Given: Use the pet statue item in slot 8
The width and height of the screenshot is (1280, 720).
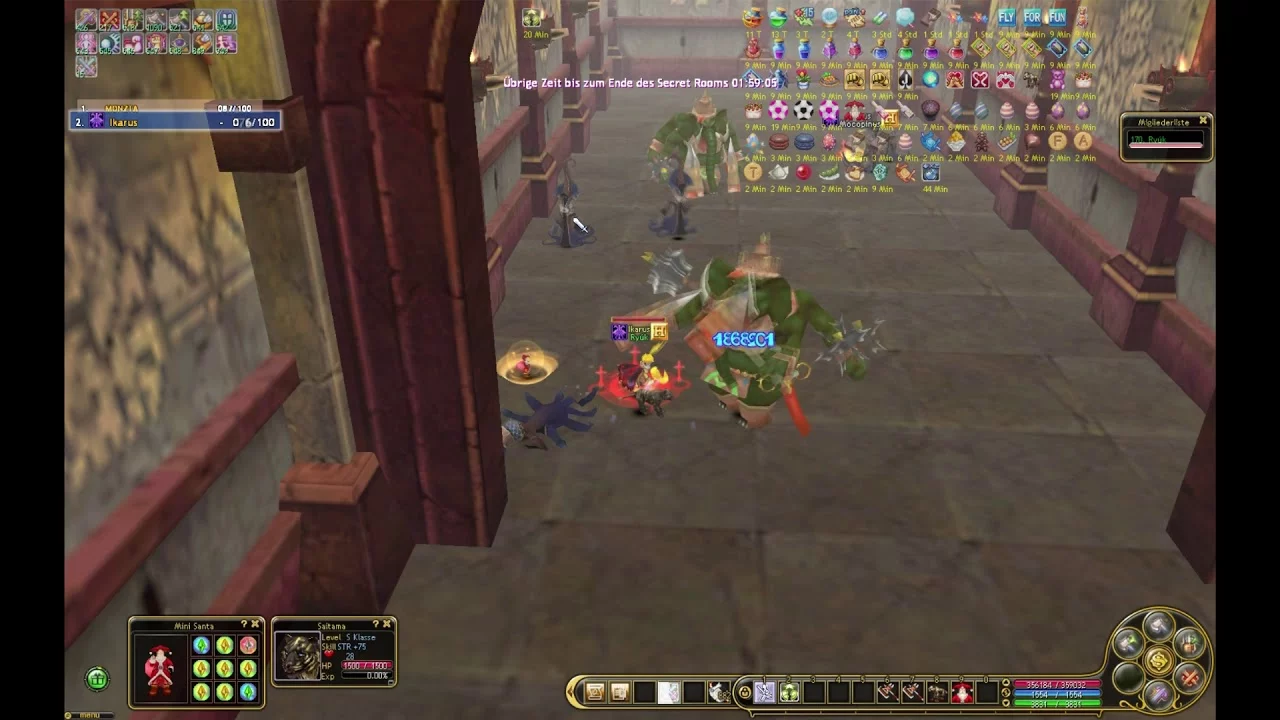Looking at the screenshot, I should click(x=937, y=691).
